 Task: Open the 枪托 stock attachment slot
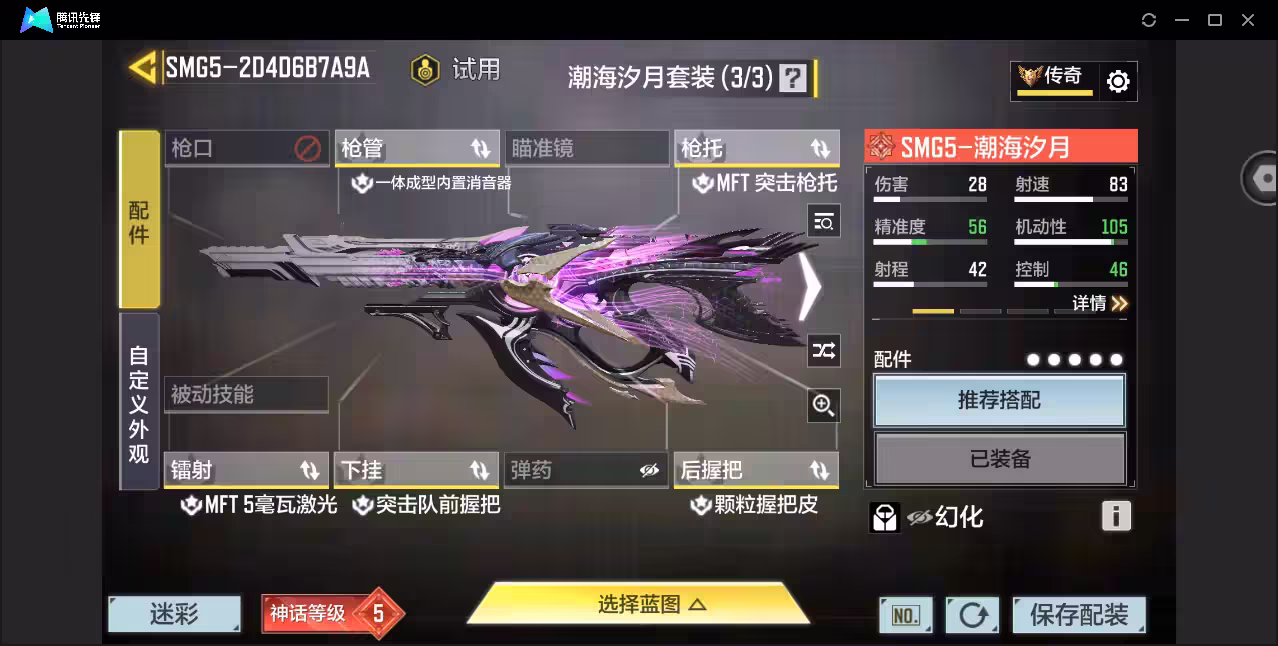756,149
